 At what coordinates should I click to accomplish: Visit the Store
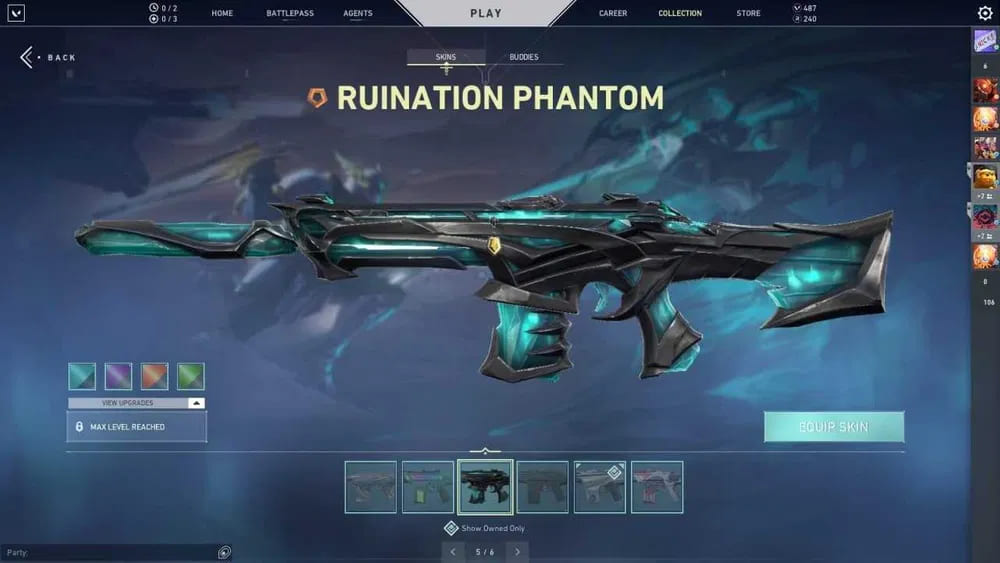pos(748,13)
